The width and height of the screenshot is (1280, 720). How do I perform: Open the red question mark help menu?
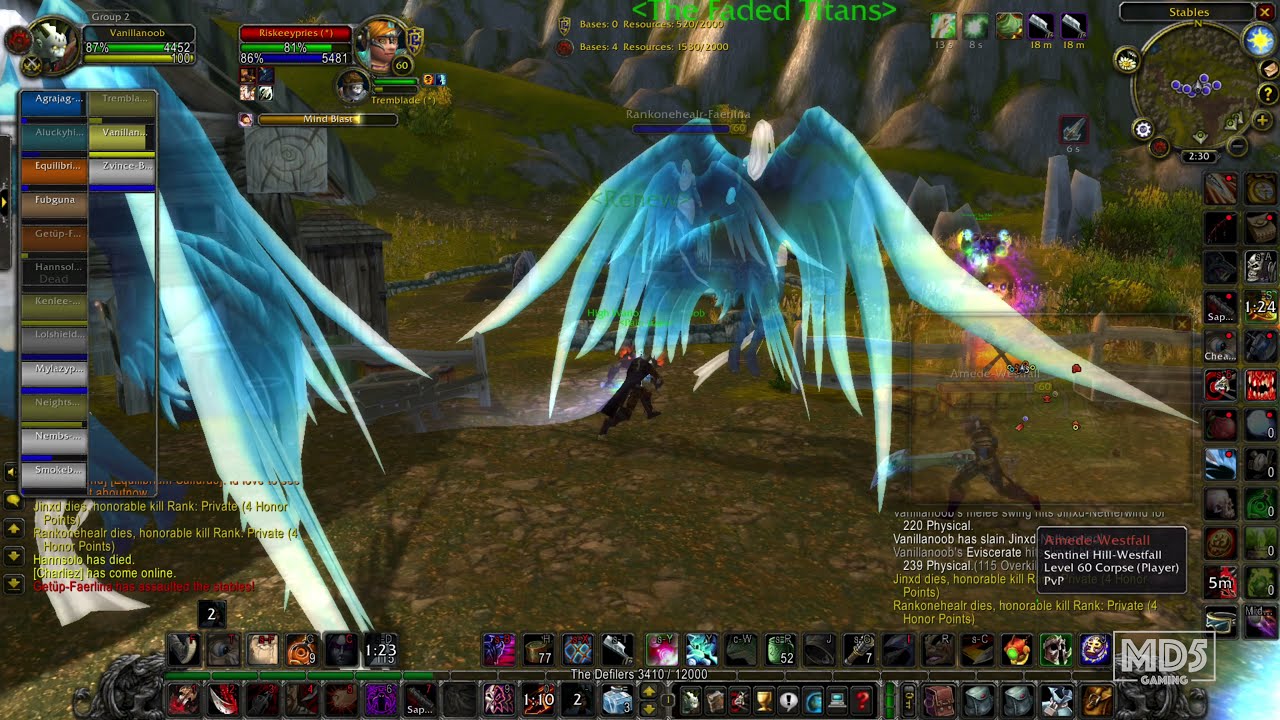pos(862,702)
